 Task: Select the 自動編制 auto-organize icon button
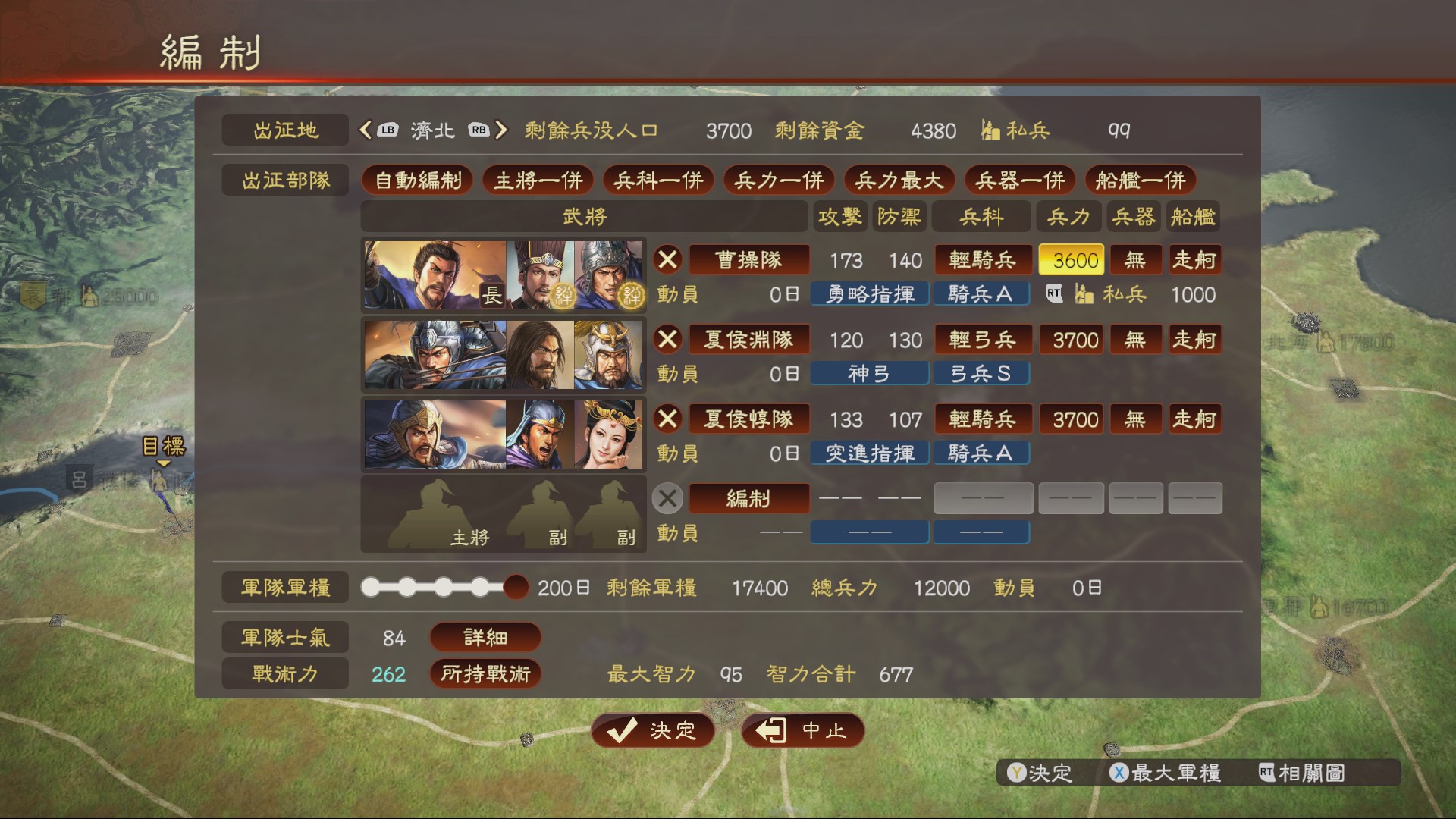pos(418,180)
